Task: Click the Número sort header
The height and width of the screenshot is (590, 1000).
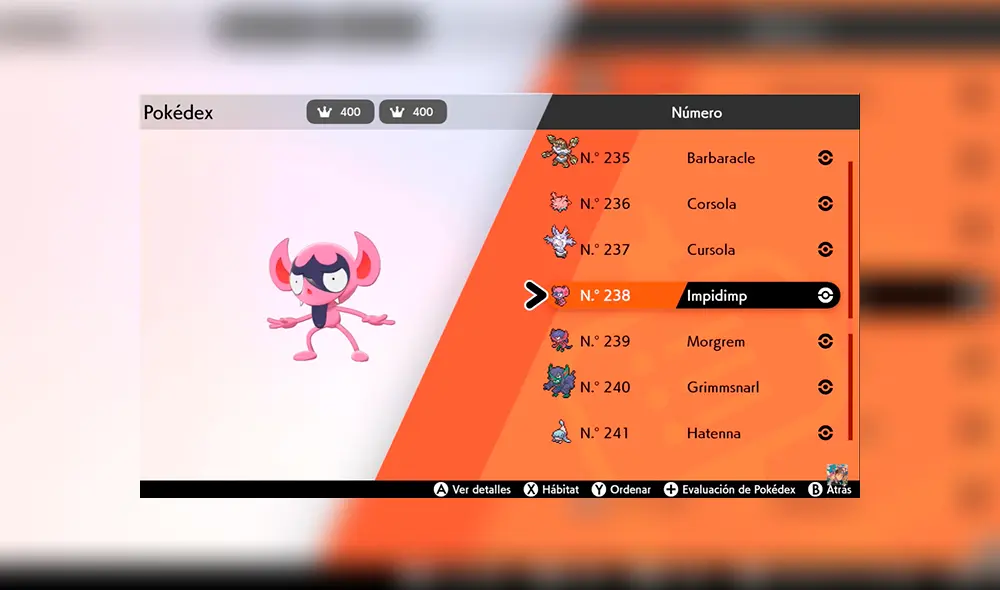Action: coord(696,113)
